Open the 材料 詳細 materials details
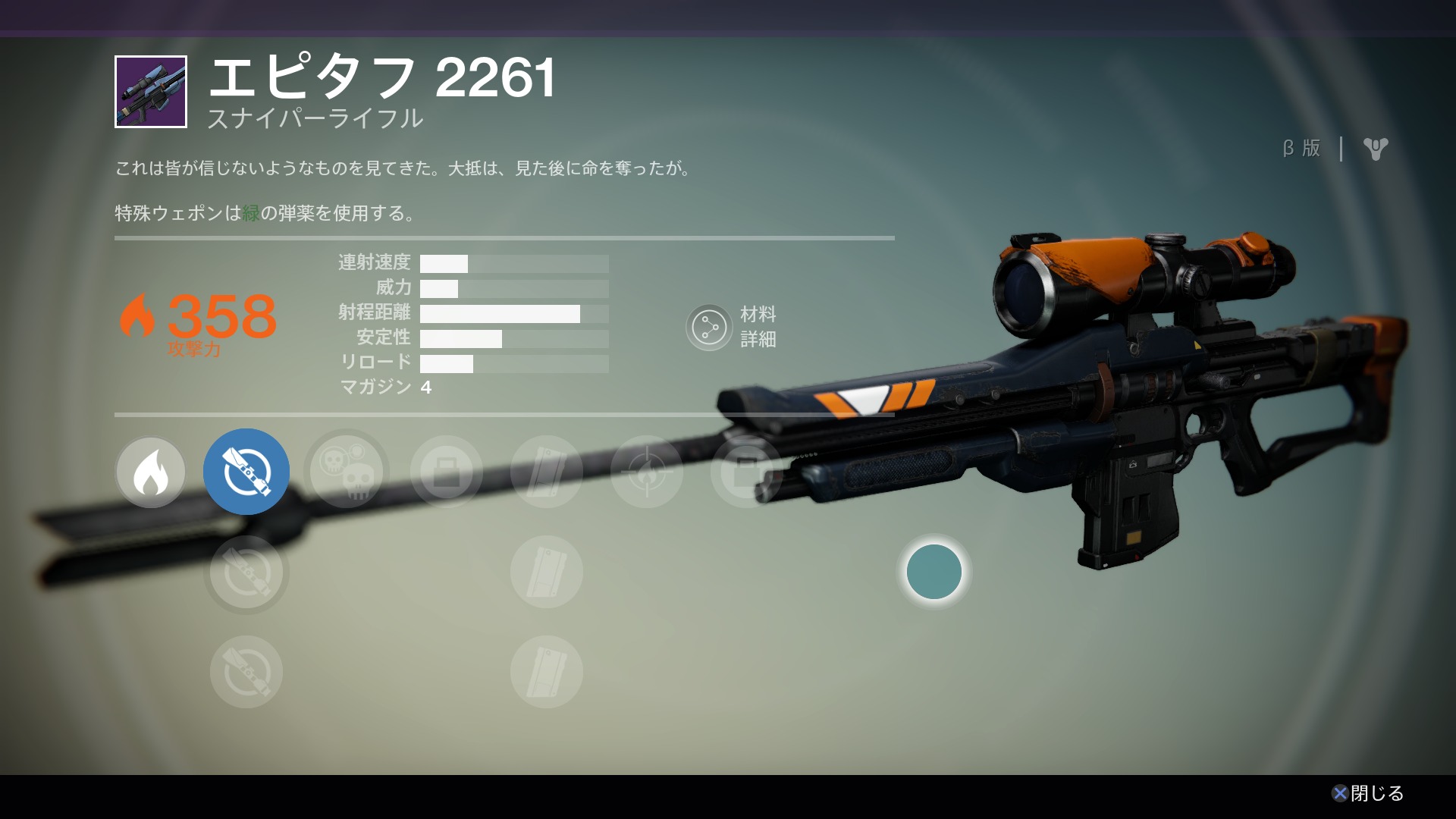The image size is (1456, 819). 709,328
